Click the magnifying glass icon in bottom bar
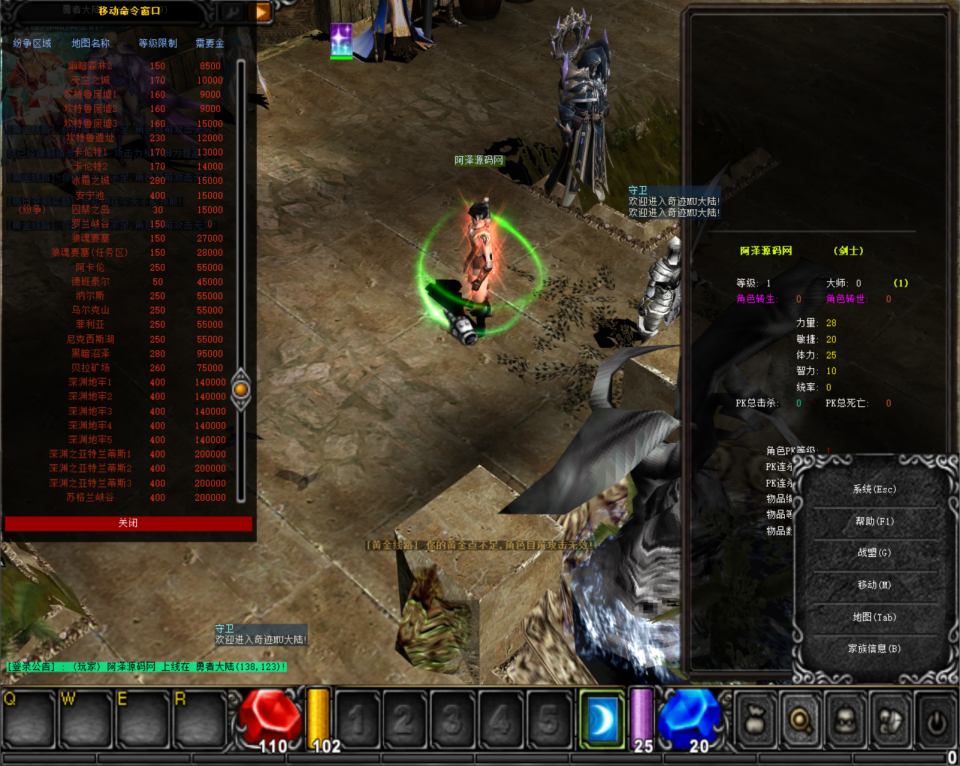 [x=799, y=719]
